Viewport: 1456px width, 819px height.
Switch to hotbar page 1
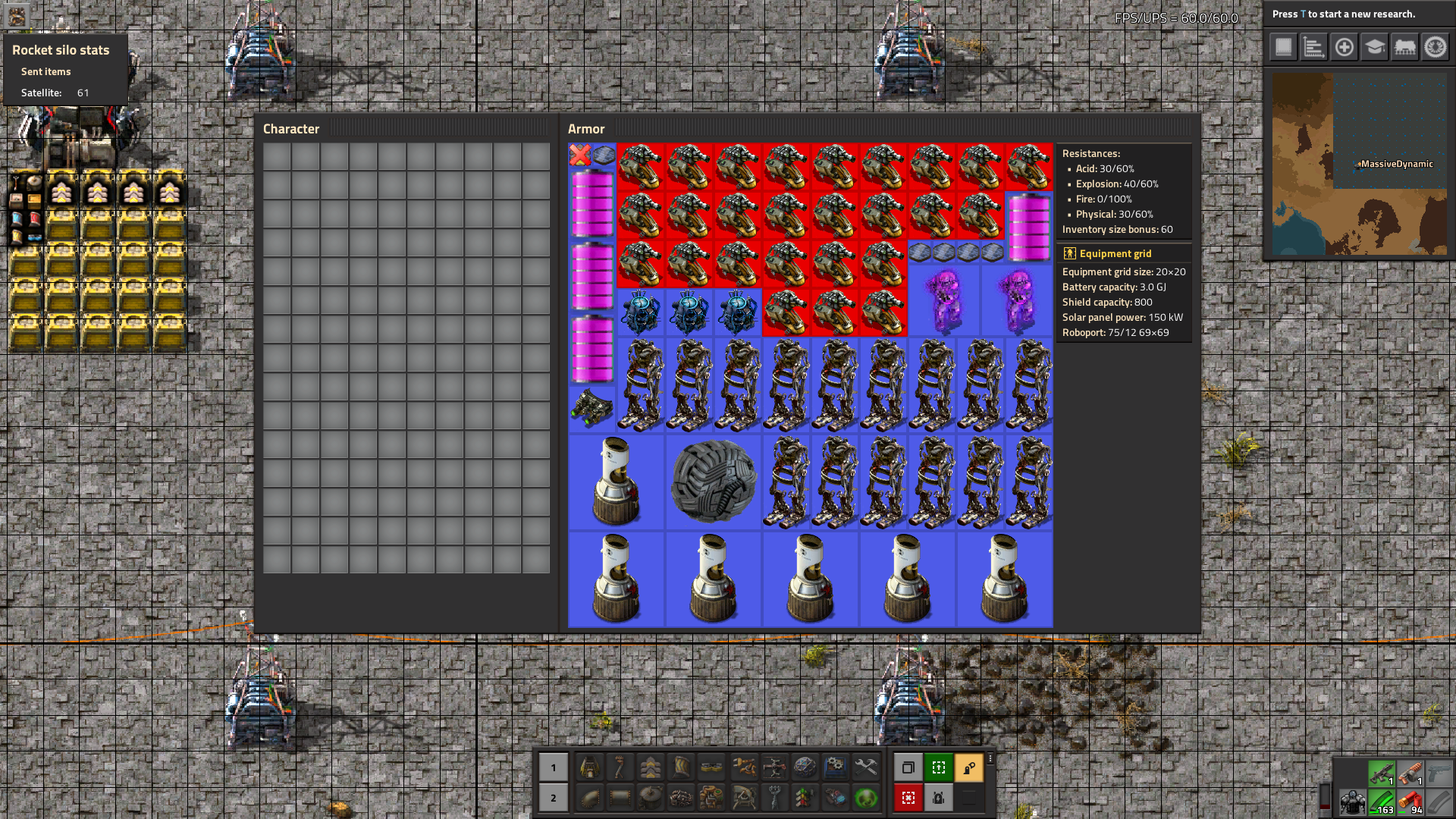click(553, 767)
